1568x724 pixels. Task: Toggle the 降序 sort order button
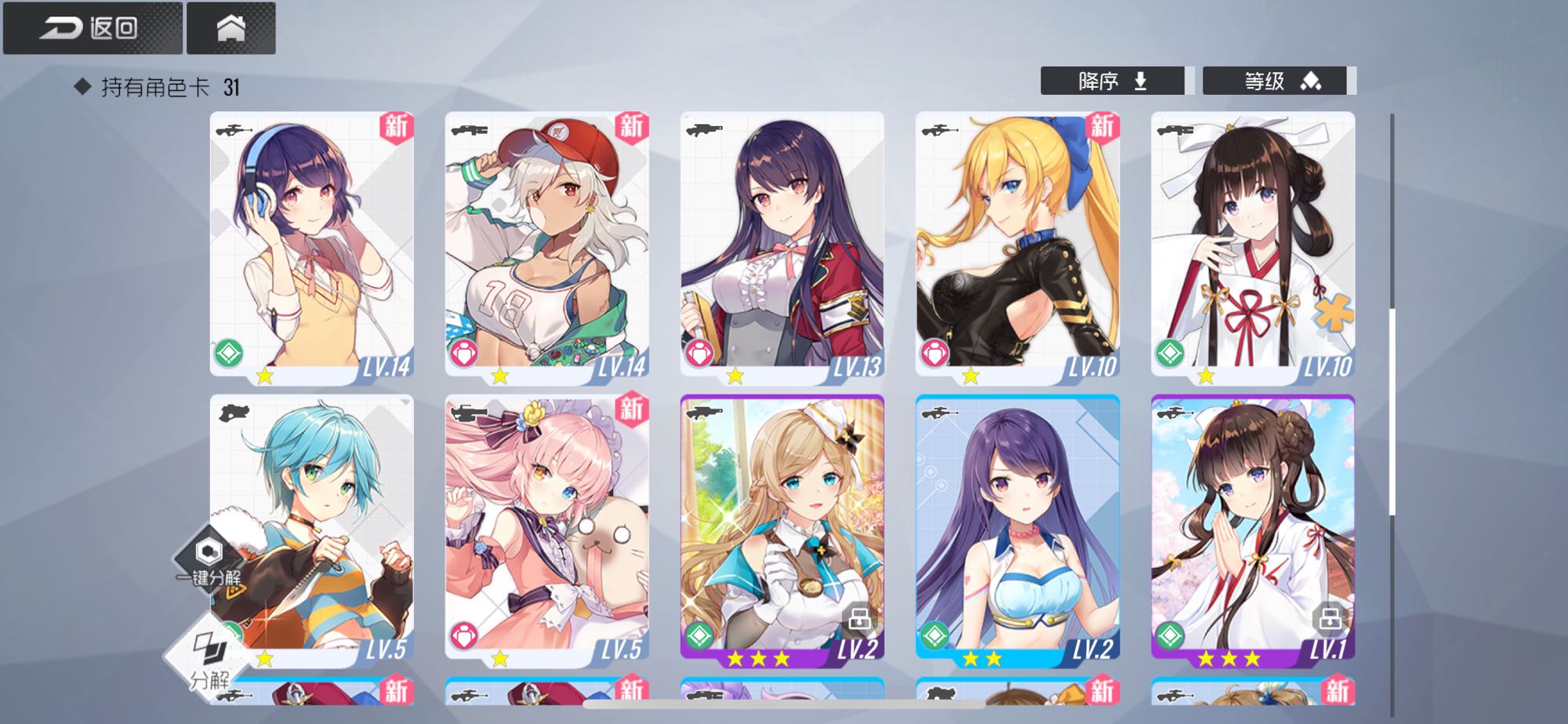tap(1112, 81)
